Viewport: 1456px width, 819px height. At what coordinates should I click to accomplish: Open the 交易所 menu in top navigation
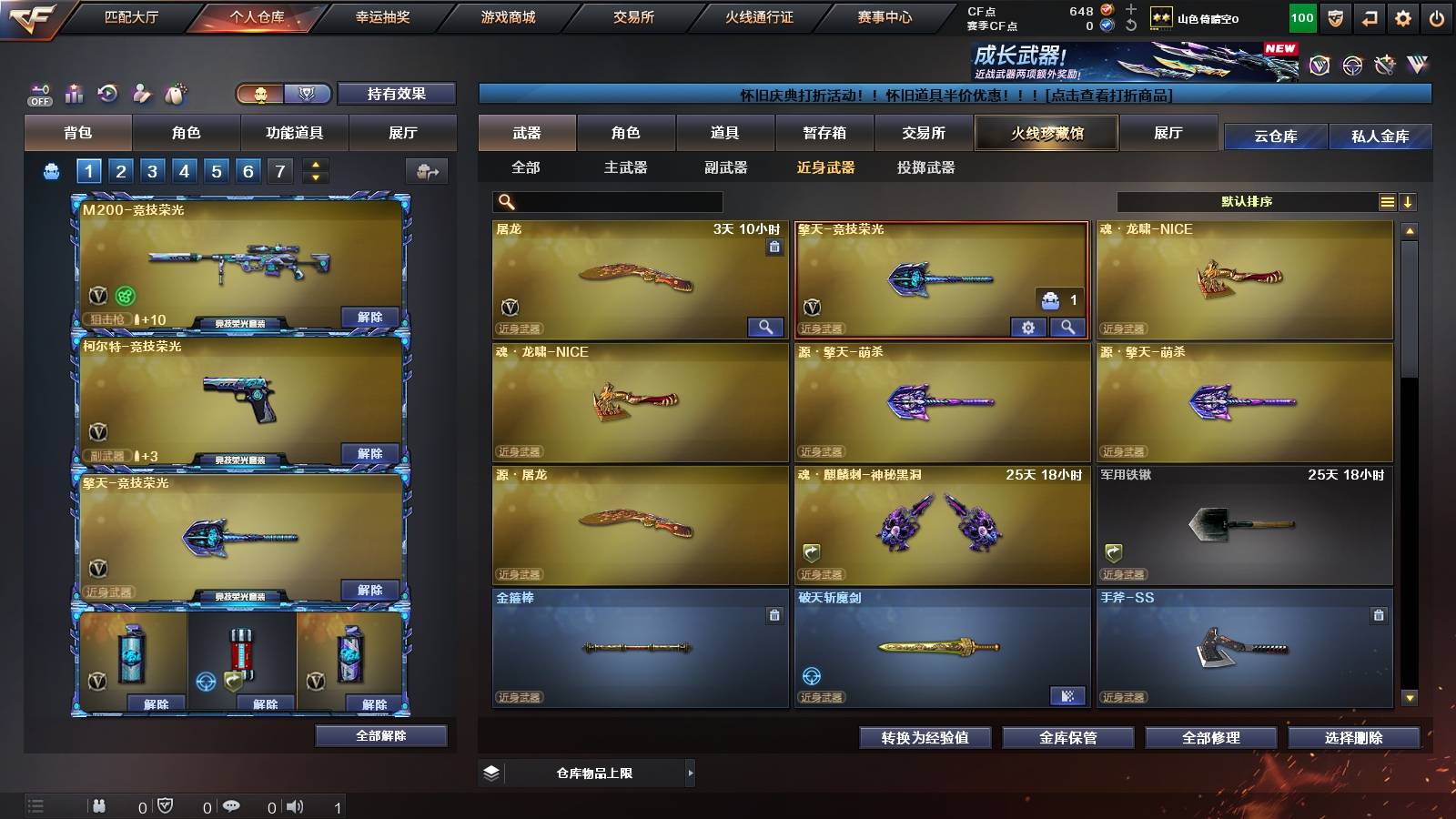click(x=634, y=16)
